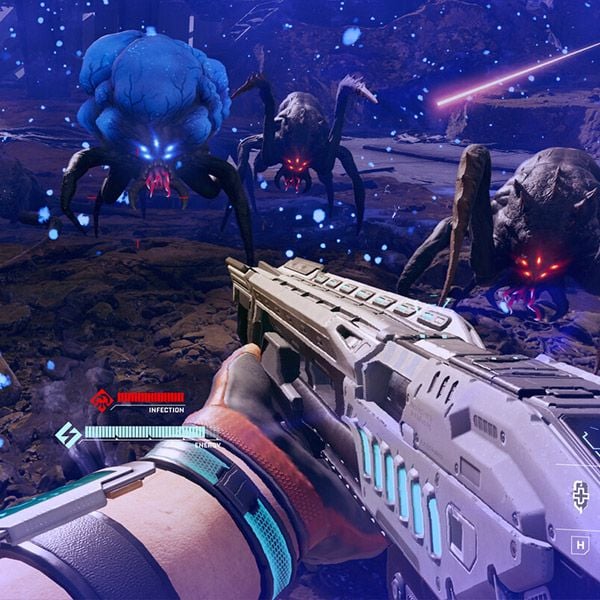Image resolution: width=600 pixels, height=600 pixels.
Task: Activate the healing cross item icon
Action: pyautogui.click(x=579, y=495)
